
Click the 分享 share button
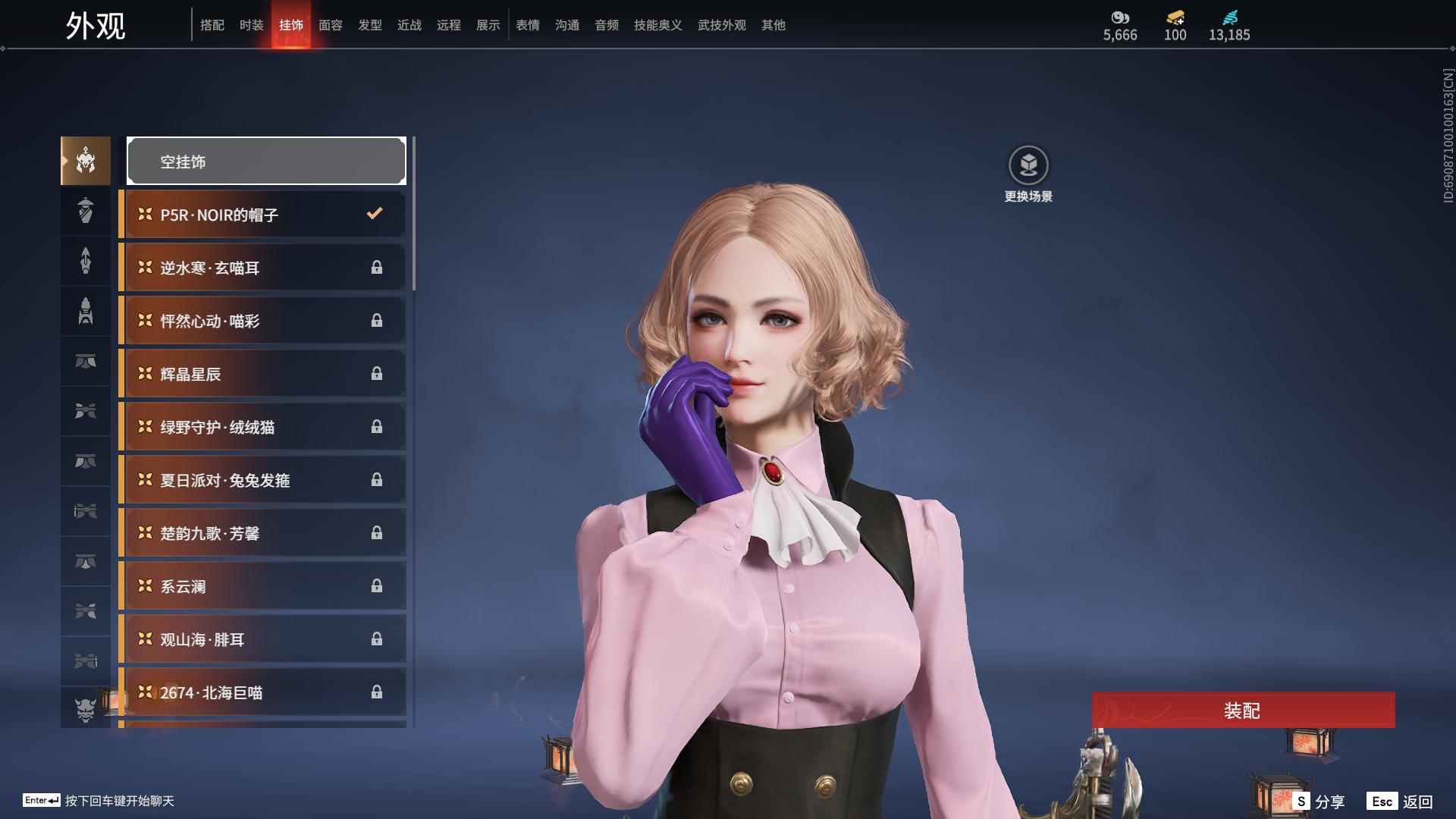(1319, 802)
